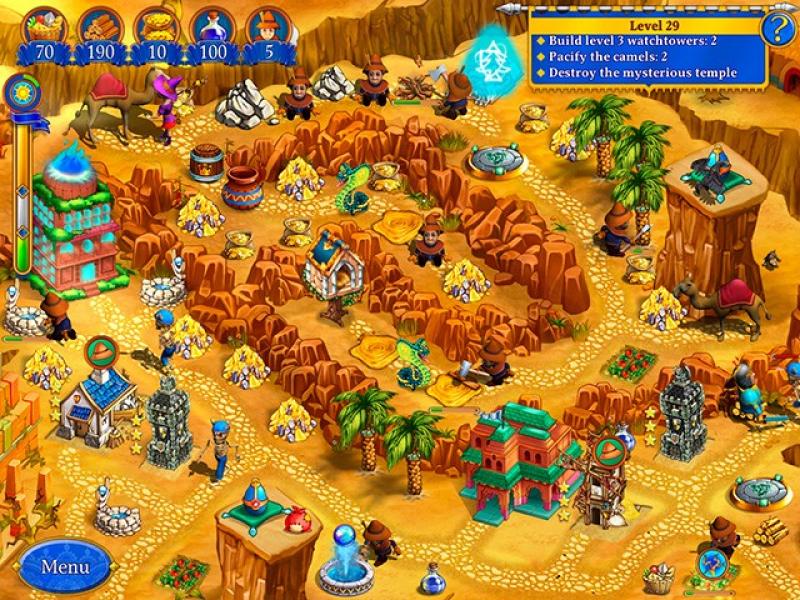
Task: Open the question mark help button
Action: tap(777, 29)
